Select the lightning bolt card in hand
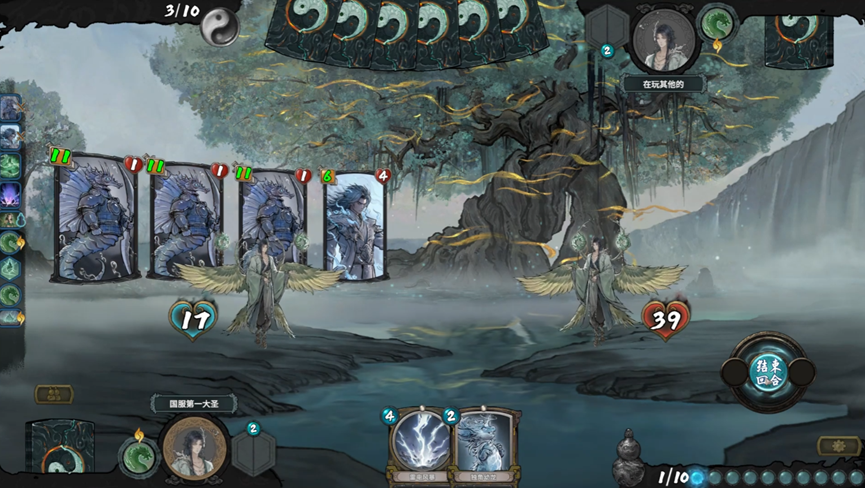 pyautogui.click(x=420, y=441)
